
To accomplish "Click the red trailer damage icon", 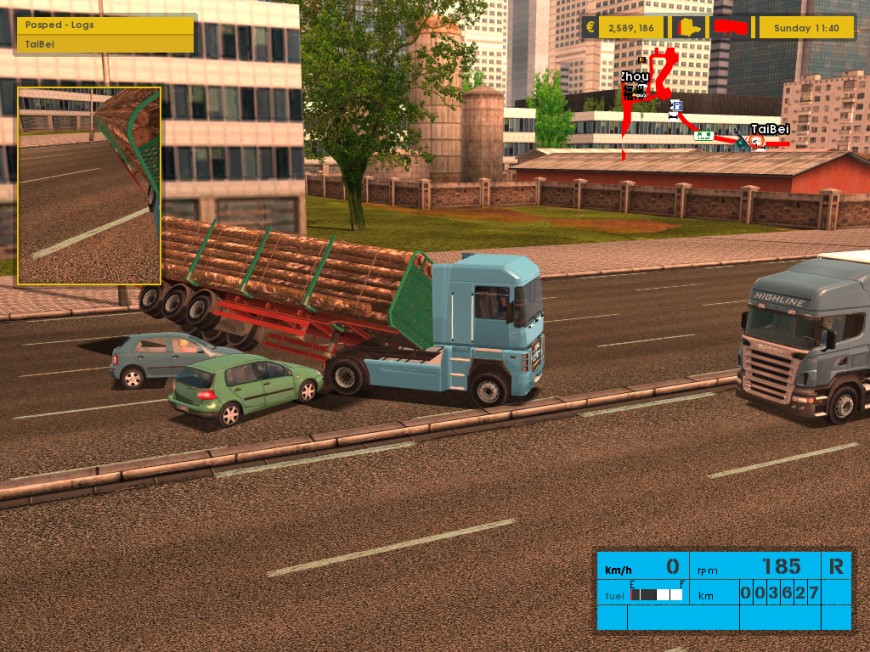I will point(732,27).
